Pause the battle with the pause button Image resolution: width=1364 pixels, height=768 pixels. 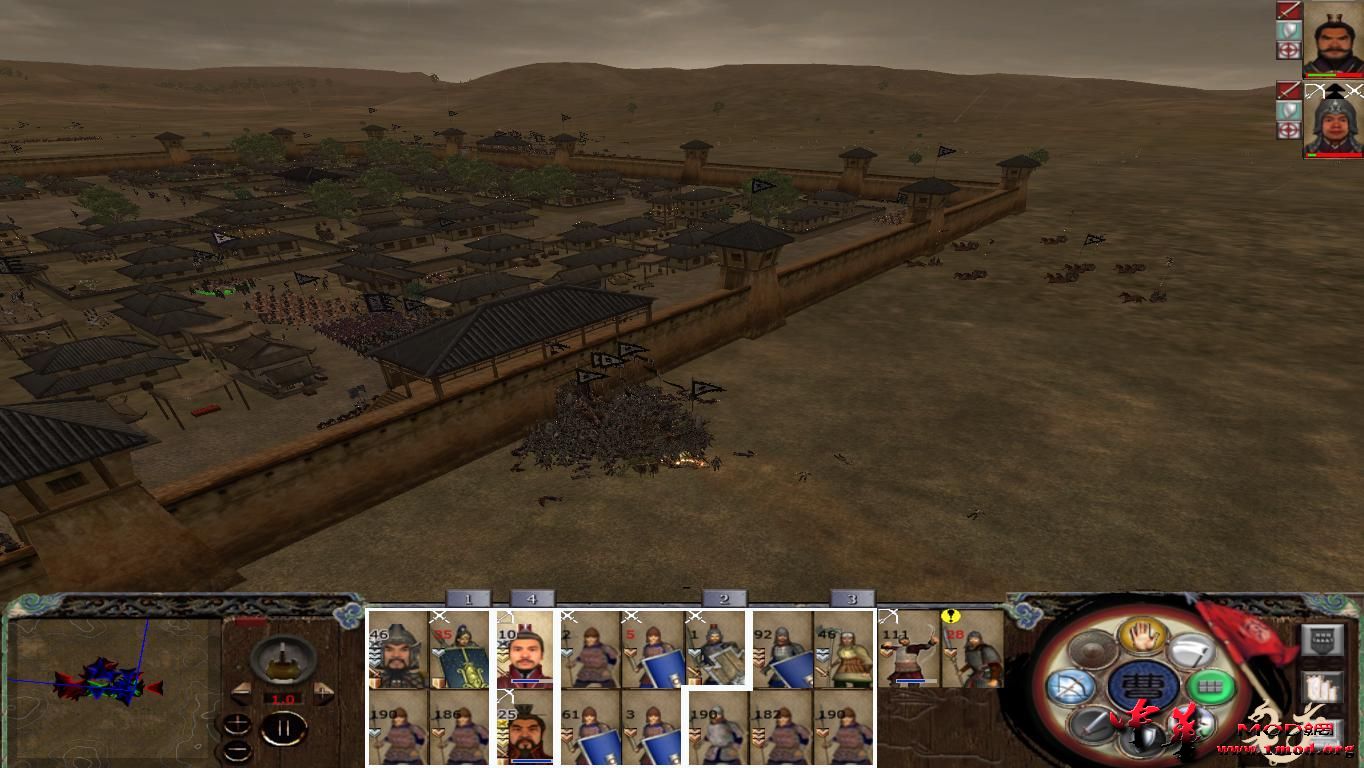click(x=284, y=728)
